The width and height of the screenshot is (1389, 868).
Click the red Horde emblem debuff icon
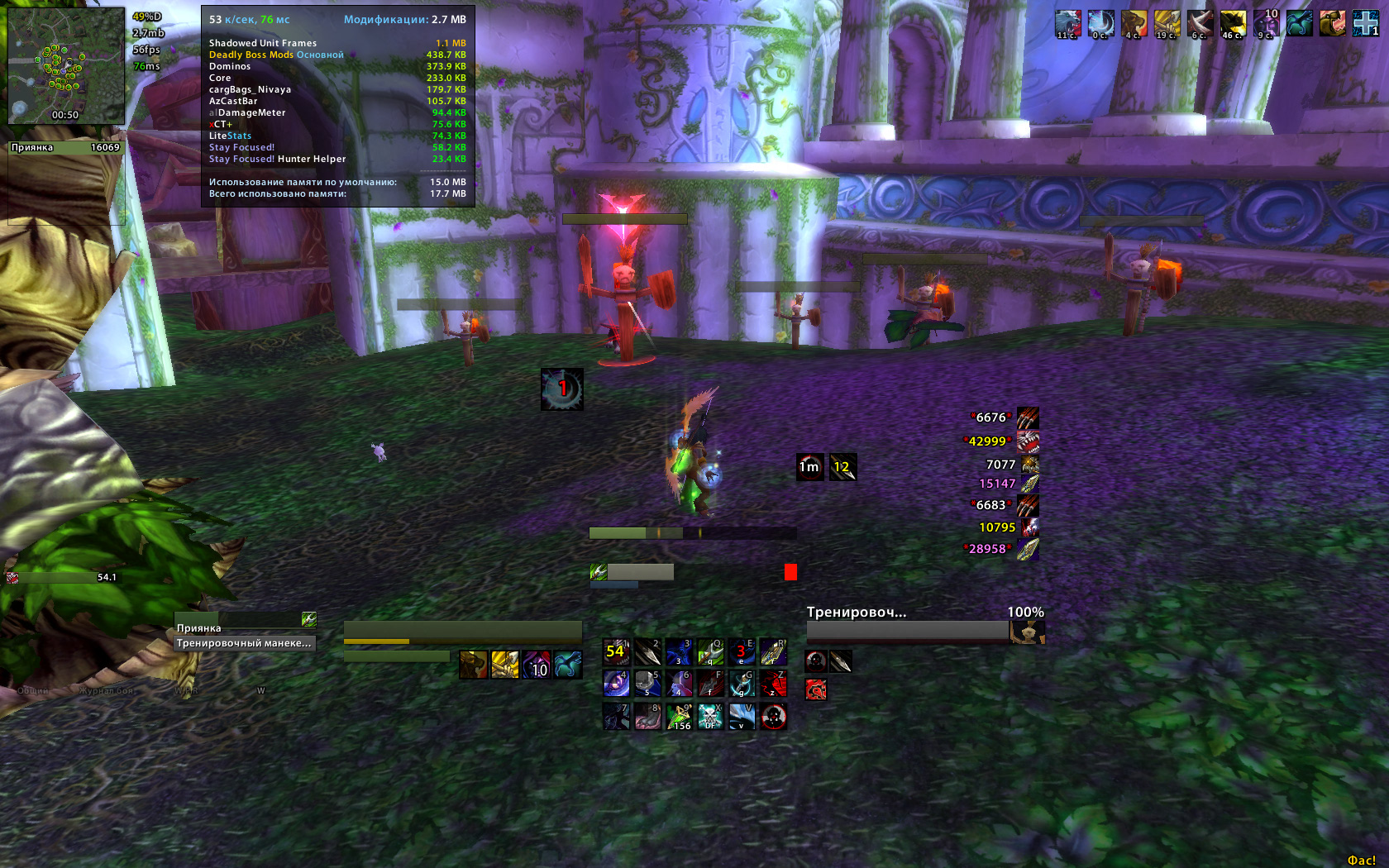pos(816,689)
